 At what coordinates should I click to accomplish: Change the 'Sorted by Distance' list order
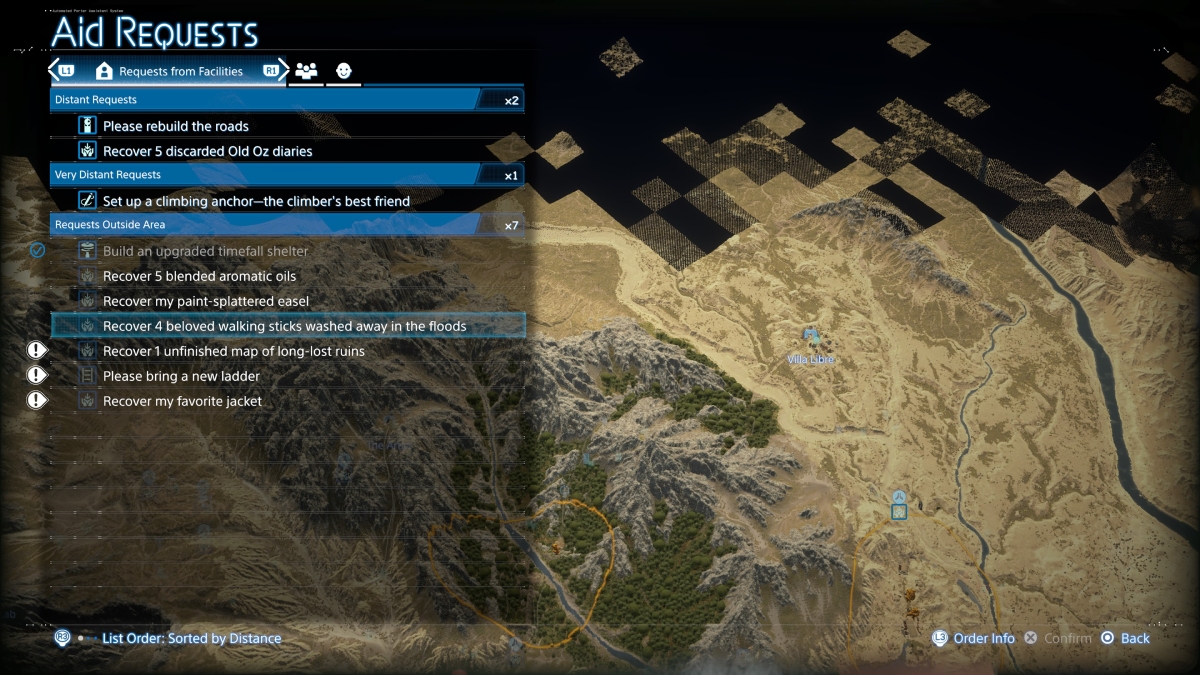[191, 638]
